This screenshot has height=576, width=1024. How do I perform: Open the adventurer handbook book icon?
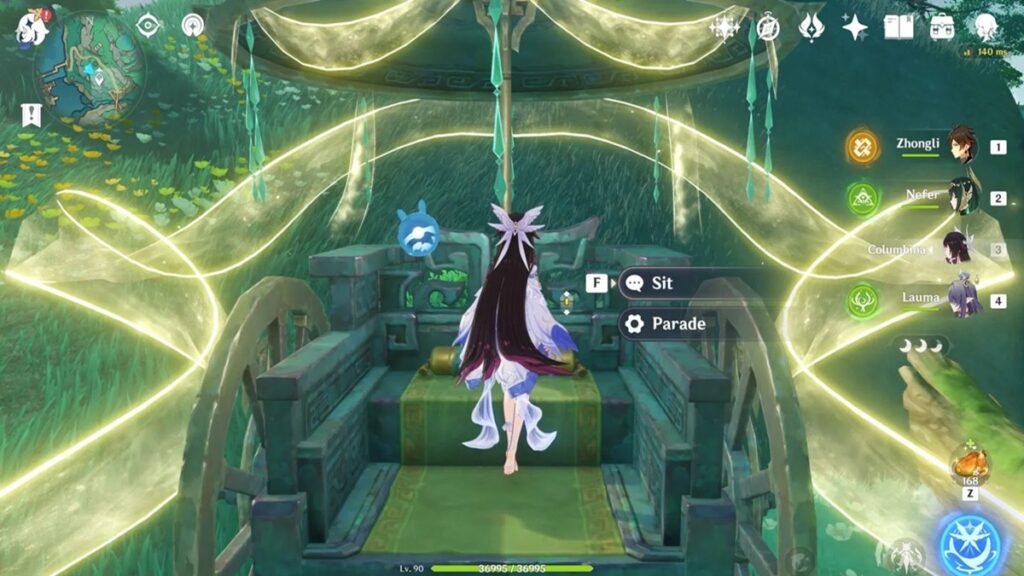click(x=898, y=27)
